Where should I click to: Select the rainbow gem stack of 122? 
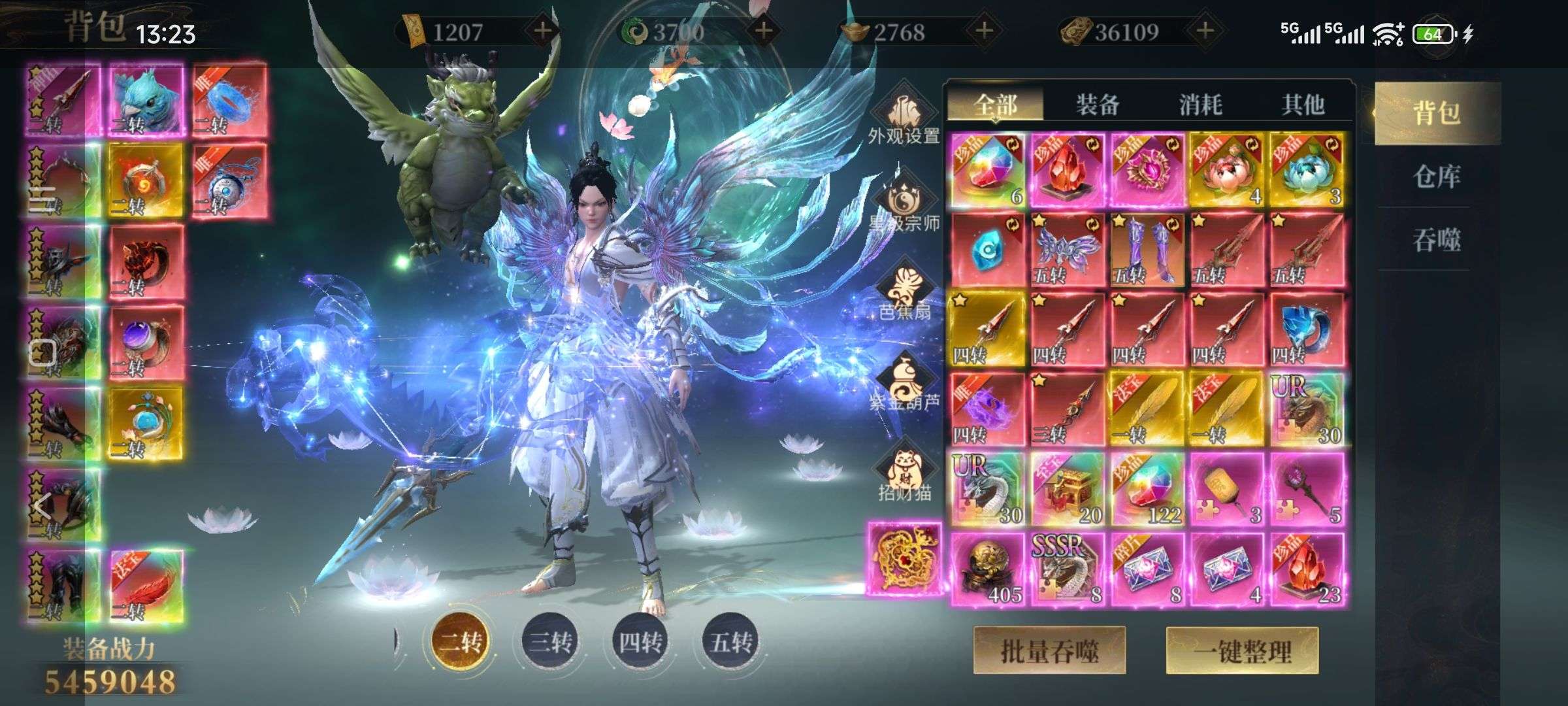coord(1147,489)
